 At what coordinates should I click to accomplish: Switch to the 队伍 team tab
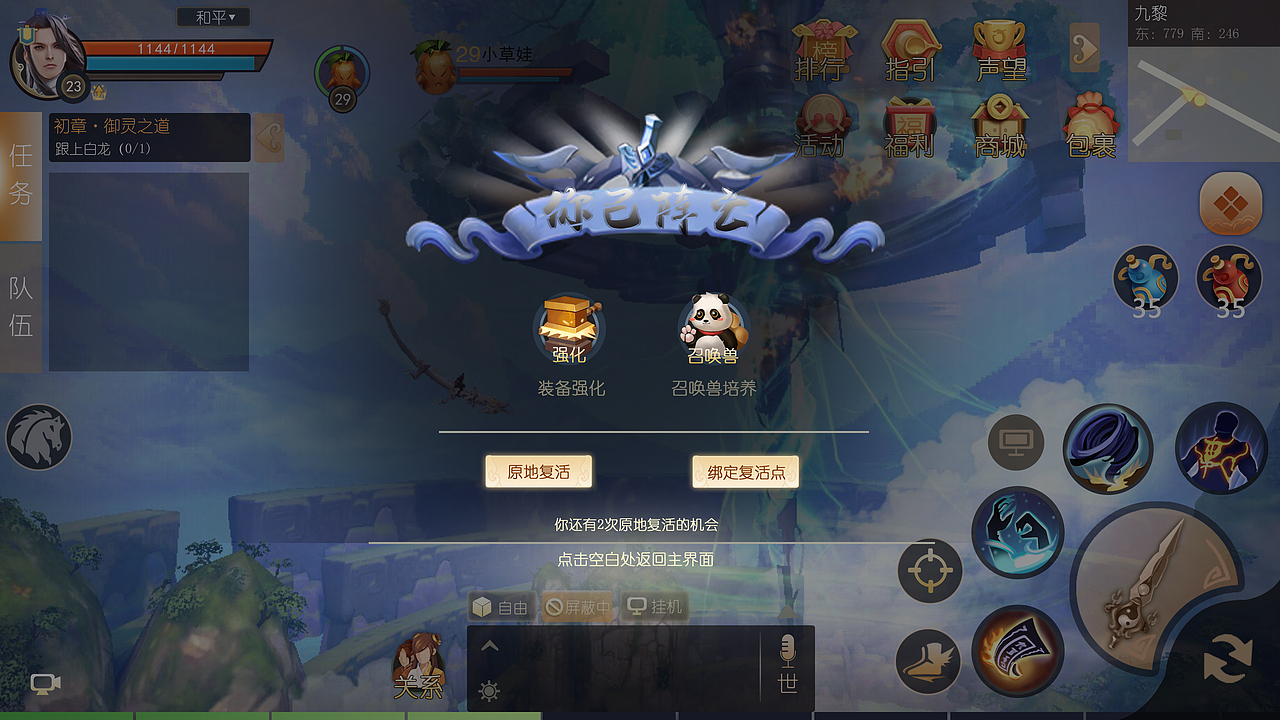click(x=19, y=305)
